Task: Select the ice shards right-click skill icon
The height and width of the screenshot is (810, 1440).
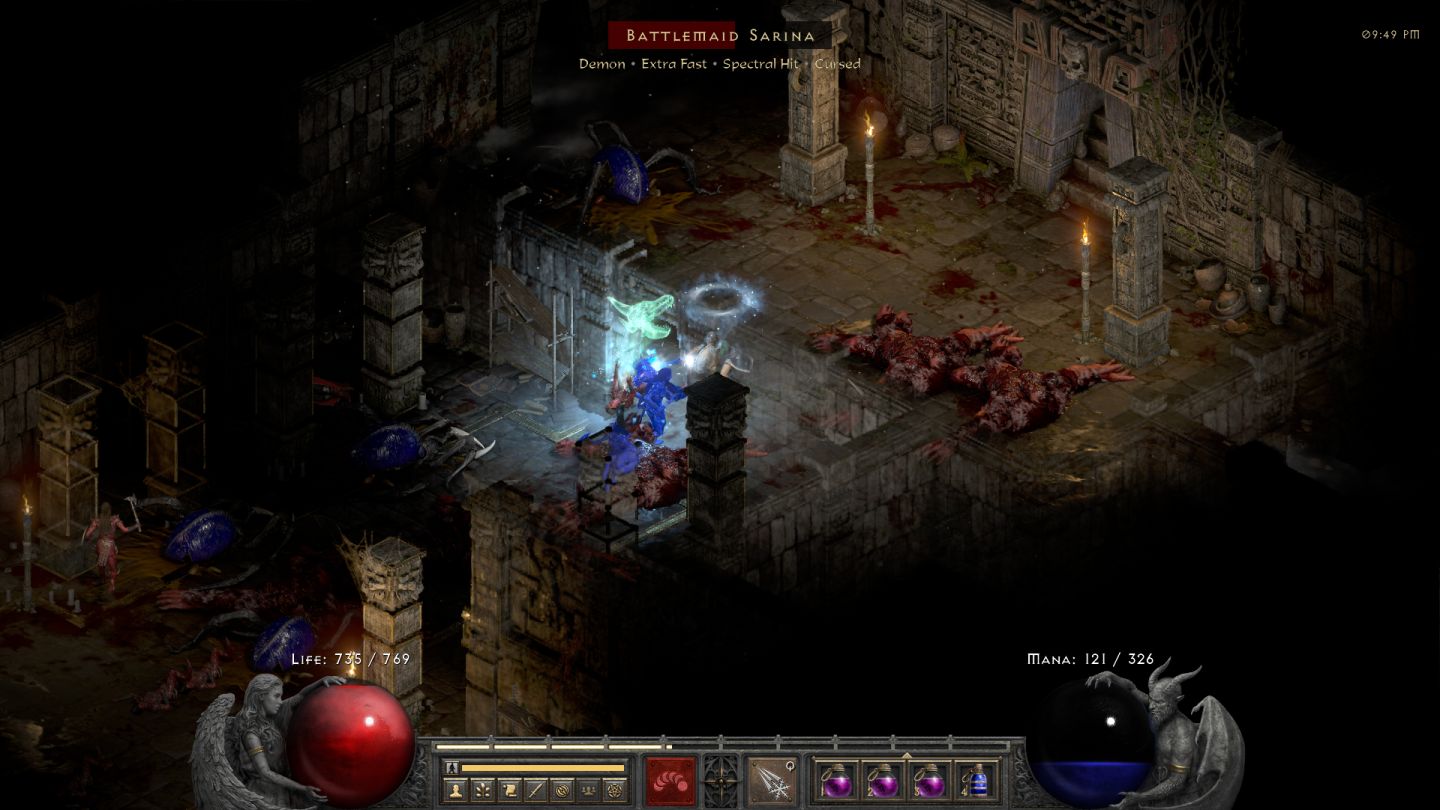Action: (772, 780)
